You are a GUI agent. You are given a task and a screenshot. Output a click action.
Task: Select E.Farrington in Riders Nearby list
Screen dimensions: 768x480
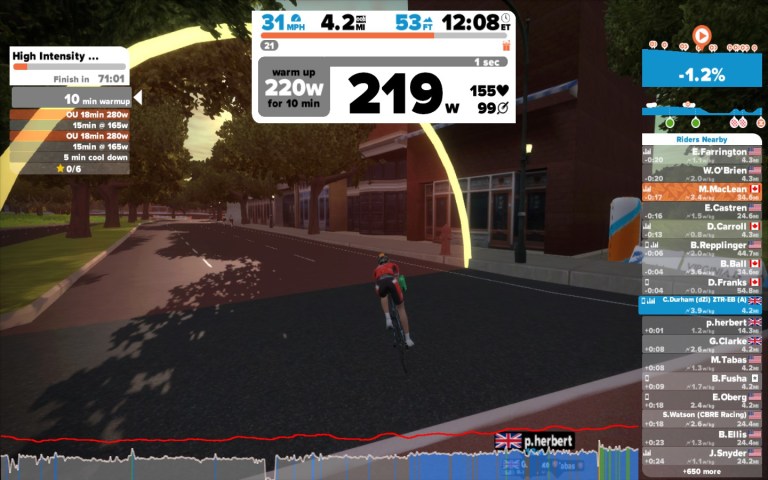703,154
